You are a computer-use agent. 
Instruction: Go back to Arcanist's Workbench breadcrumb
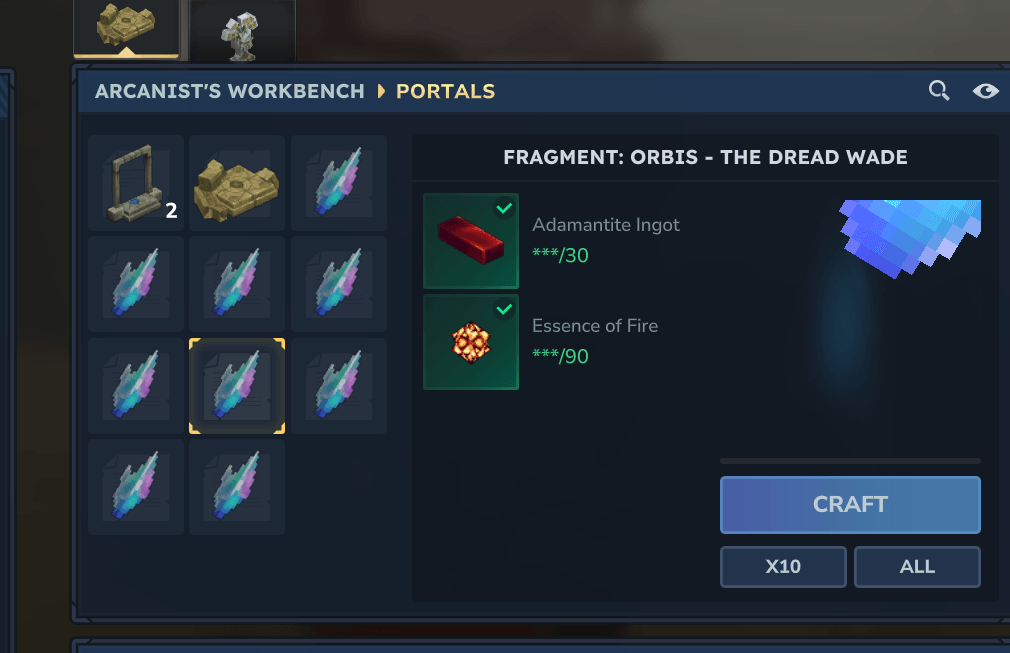coord(230,91)
